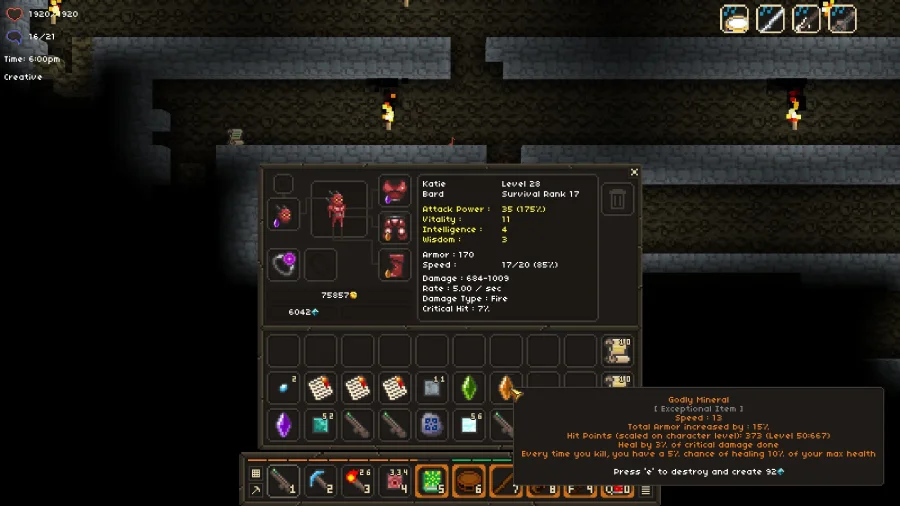Choose the pickaxe in hotbar slot 2
The width and height of the screenshot is (900, 506).
320,480
